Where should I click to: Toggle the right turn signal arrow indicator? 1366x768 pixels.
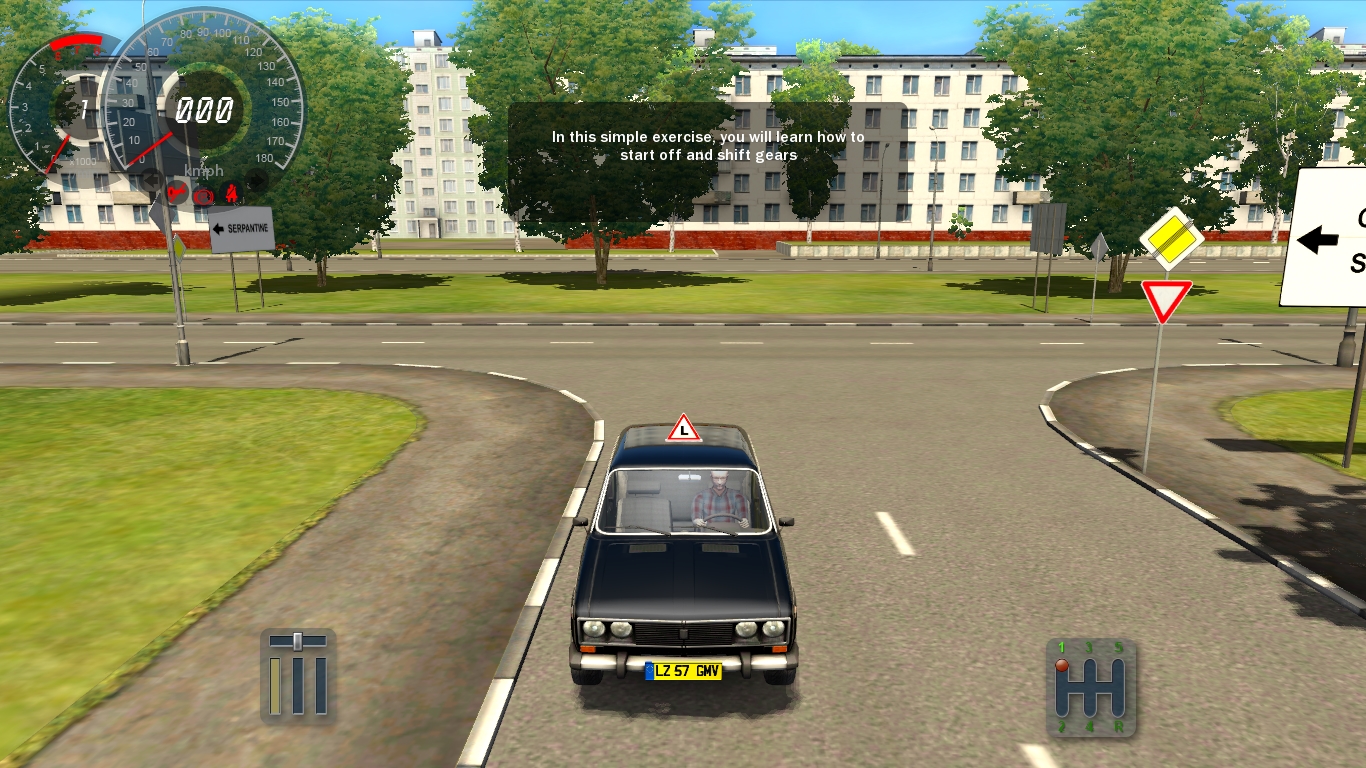pos(256,179)
